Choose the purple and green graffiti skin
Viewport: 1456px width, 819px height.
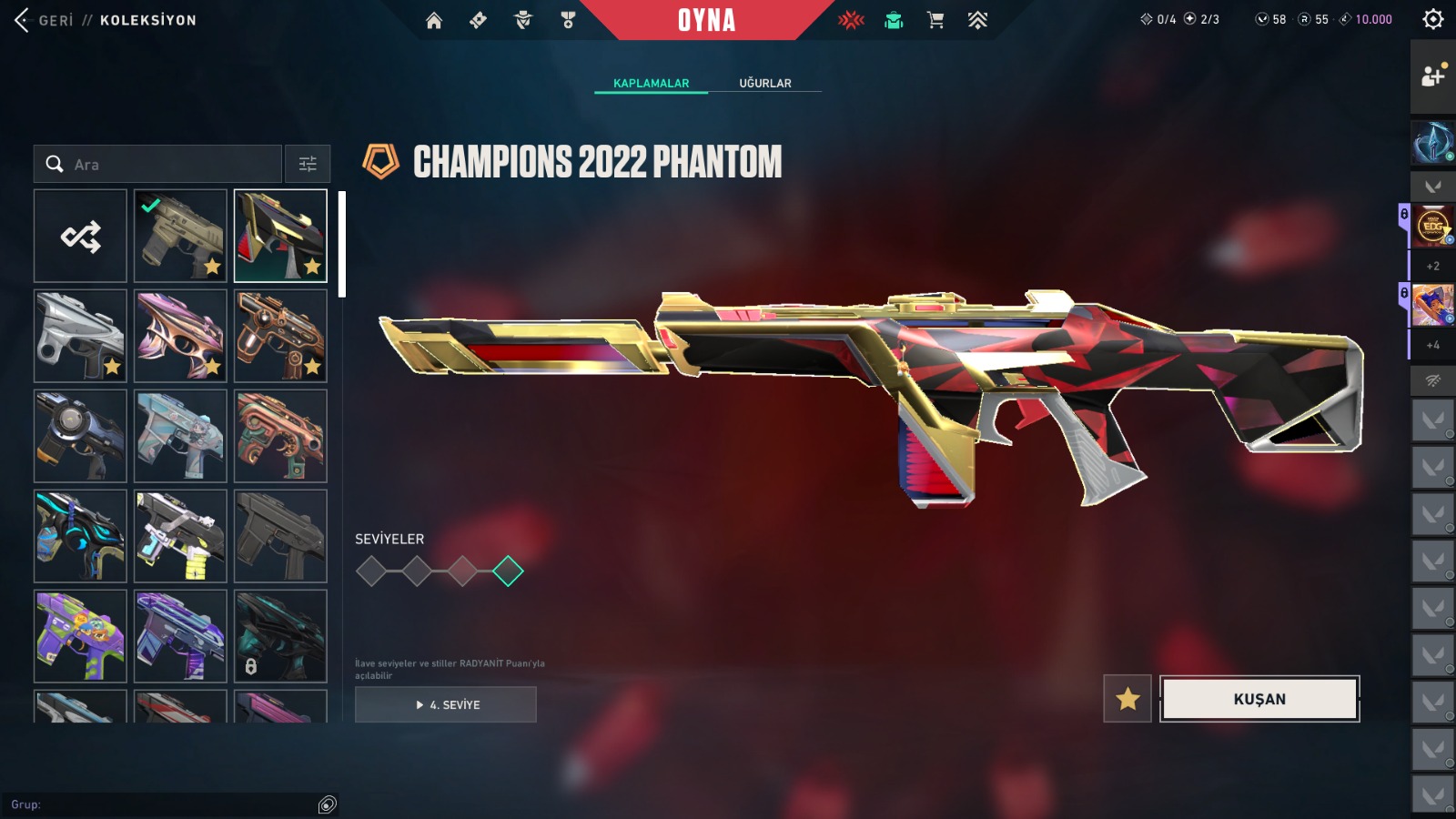pyautogui.click(x=80, y=636)
